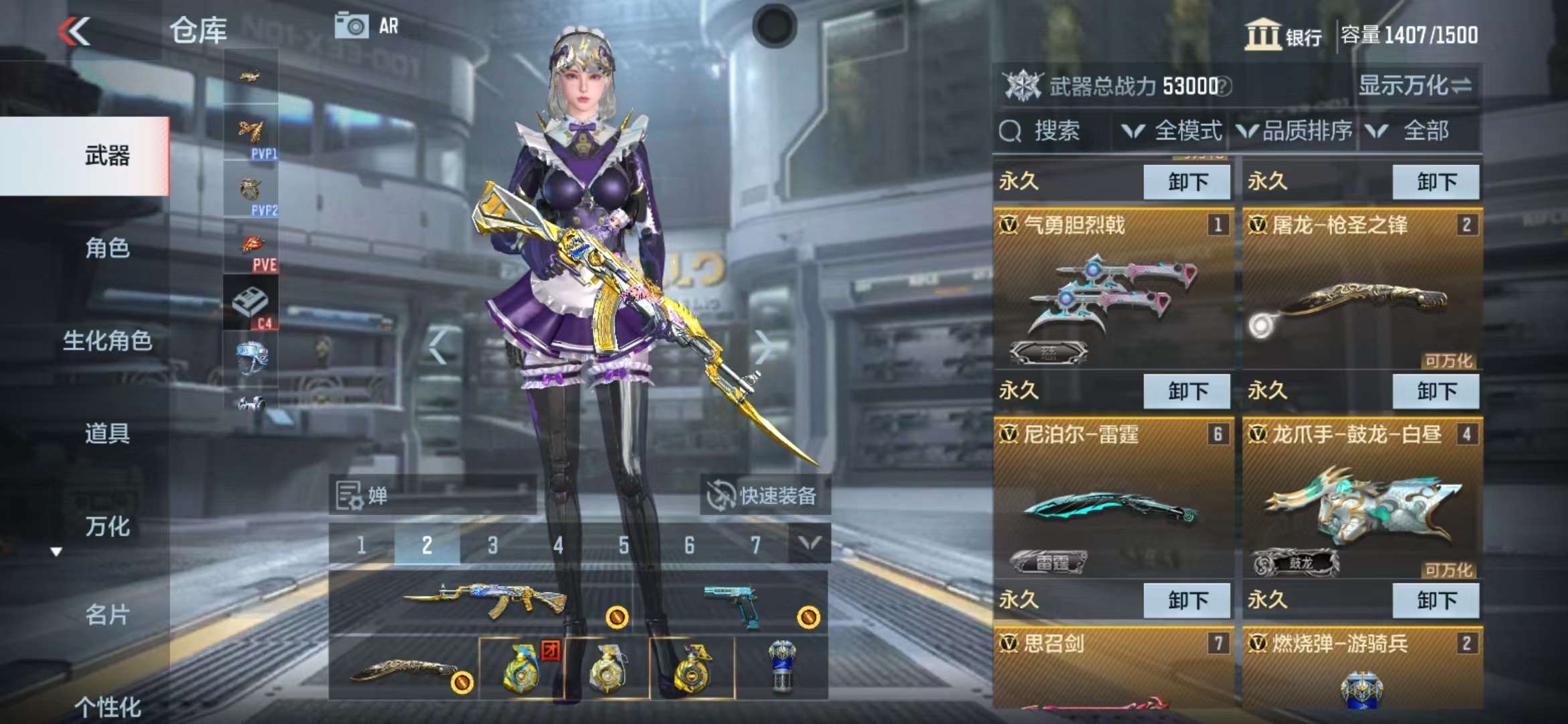Open the 万化 tab
Viewport: 1568px width, 724px height.
107,526
